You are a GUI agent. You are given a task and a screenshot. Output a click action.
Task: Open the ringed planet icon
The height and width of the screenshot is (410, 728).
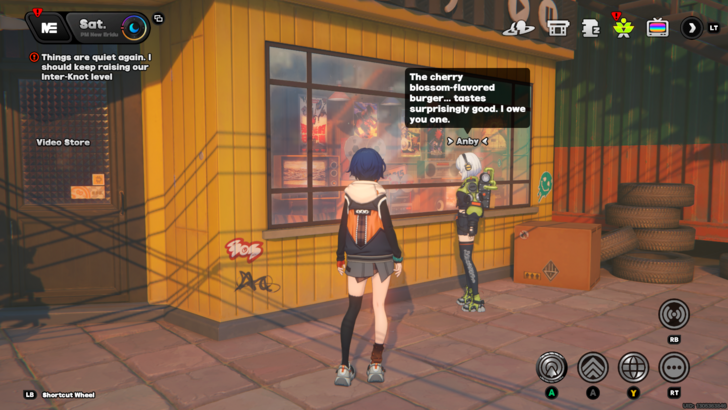[519, 28]
